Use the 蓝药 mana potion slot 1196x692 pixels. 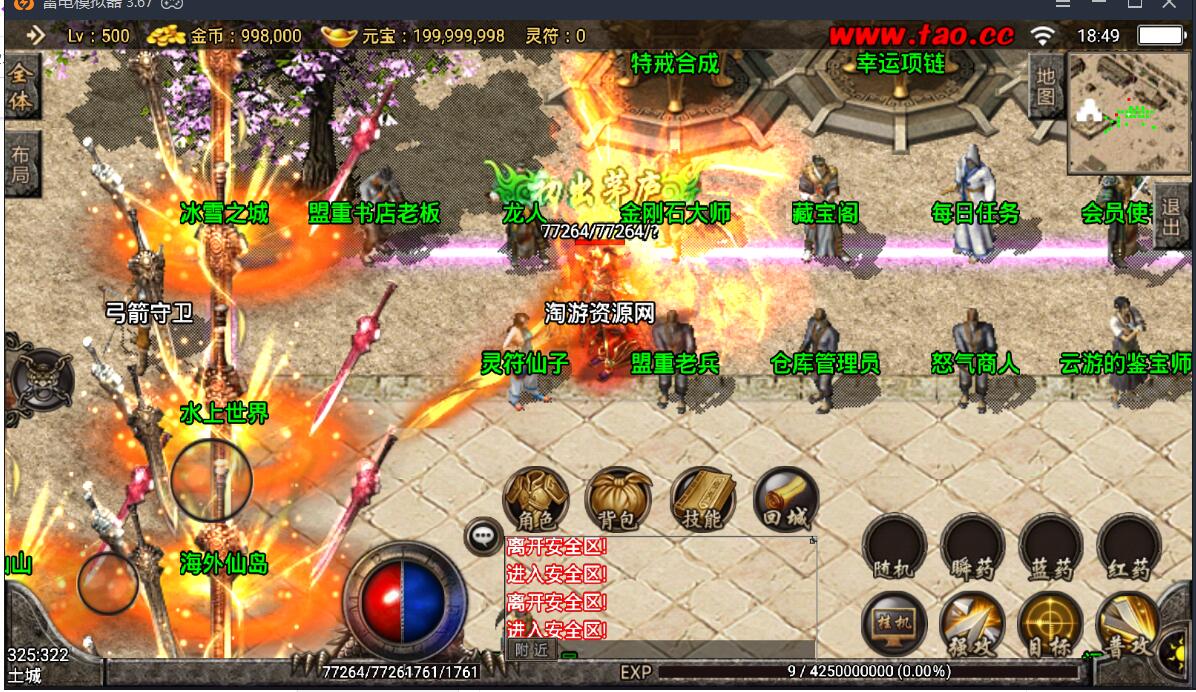tap(1051, 547)
